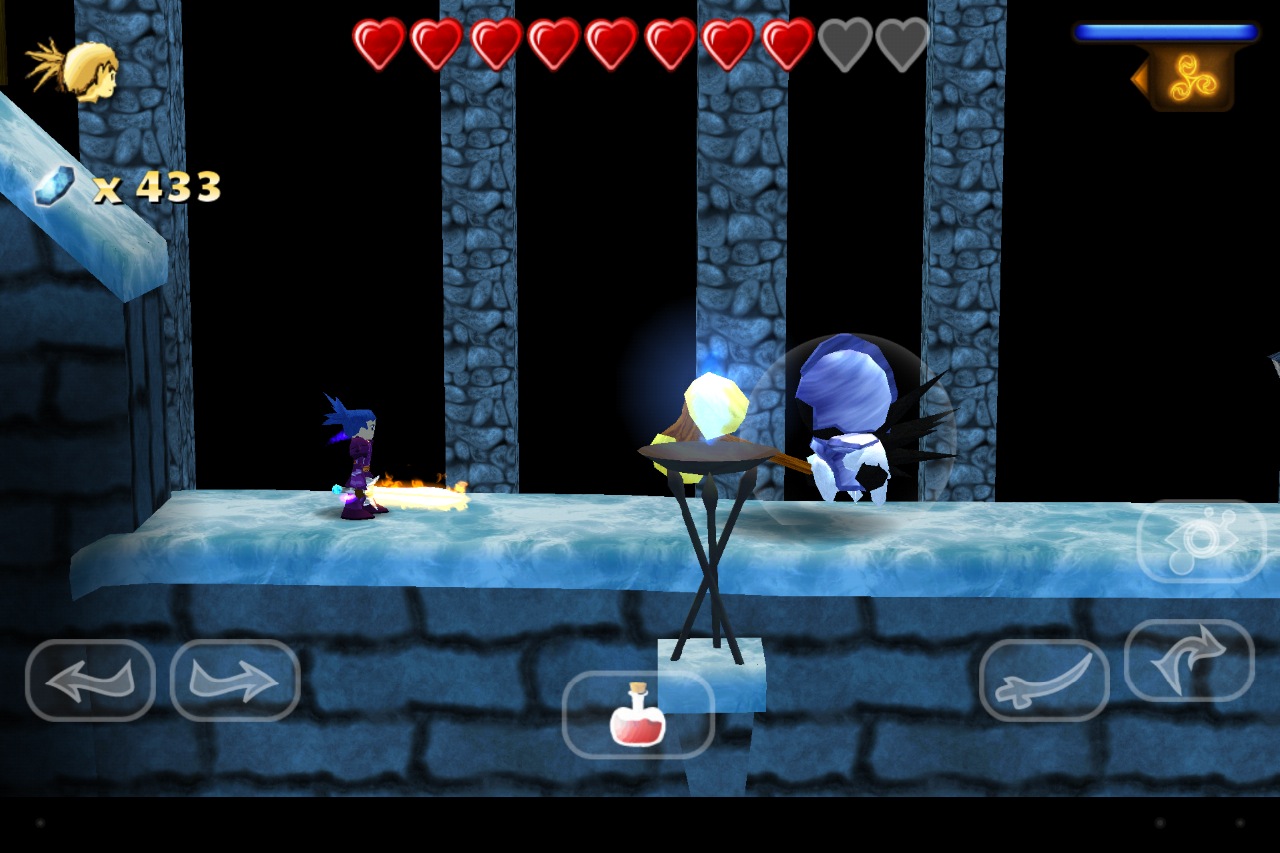
Task: Select the golden triskelion spell icon
Action: [x=1191, y=79]
